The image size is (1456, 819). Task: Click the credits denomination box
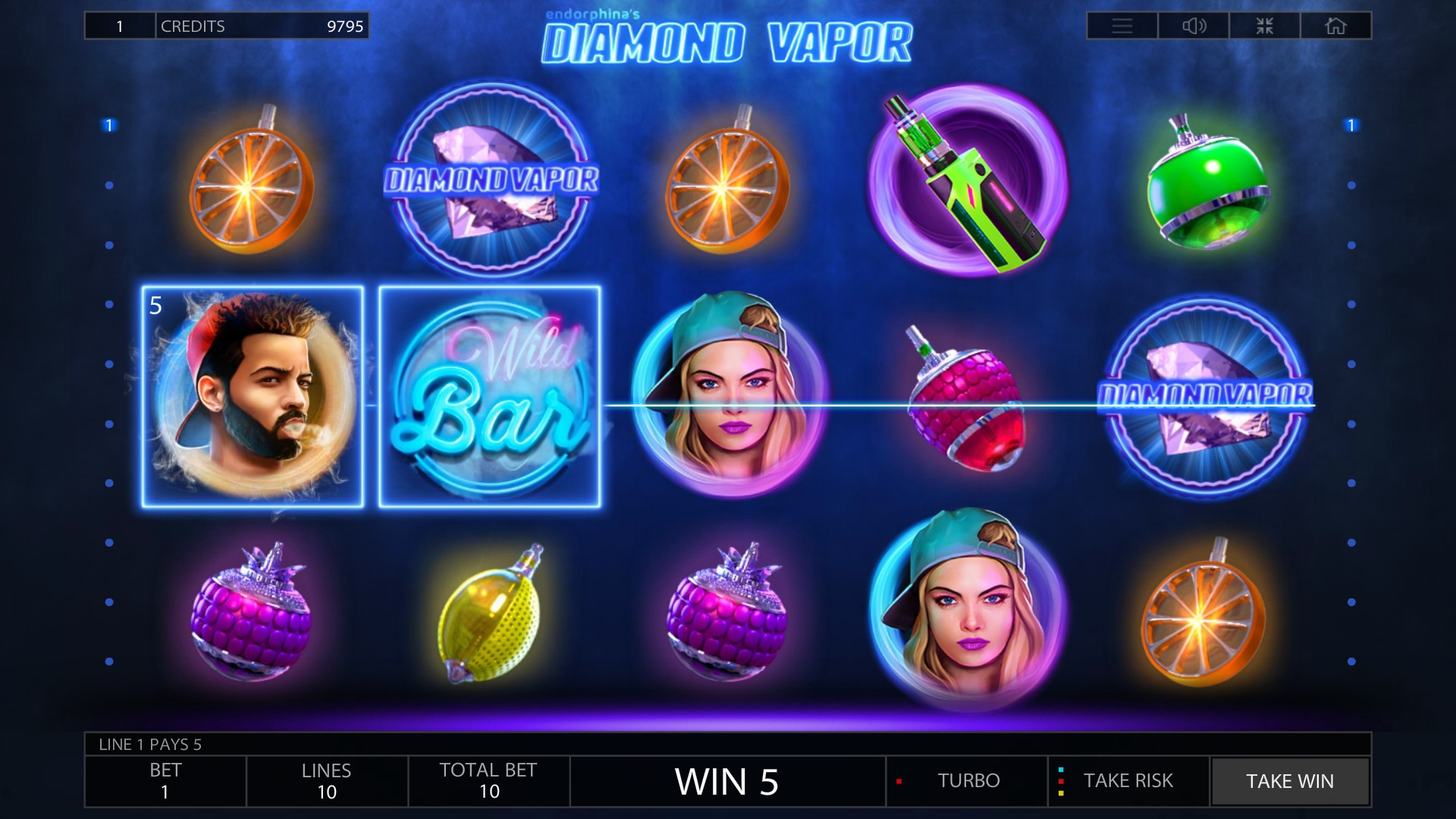(x=120, y=26)
